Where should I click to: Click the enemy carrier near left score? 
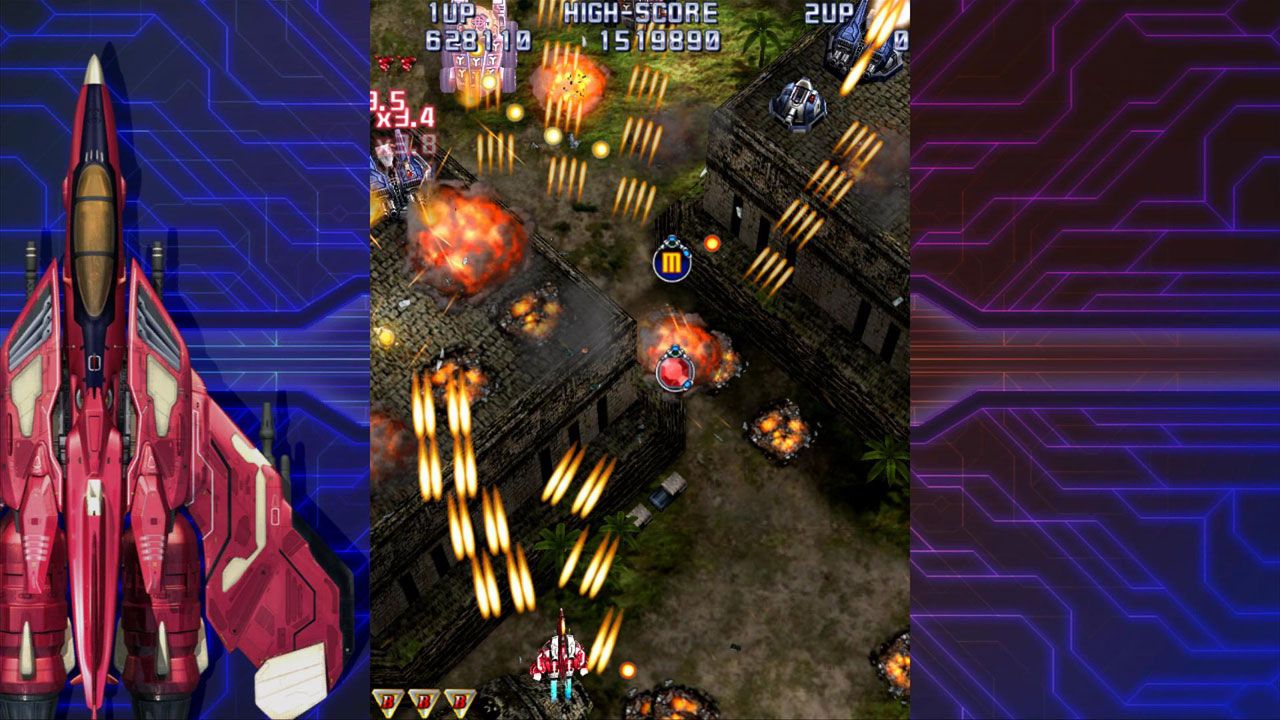[400, 178]
